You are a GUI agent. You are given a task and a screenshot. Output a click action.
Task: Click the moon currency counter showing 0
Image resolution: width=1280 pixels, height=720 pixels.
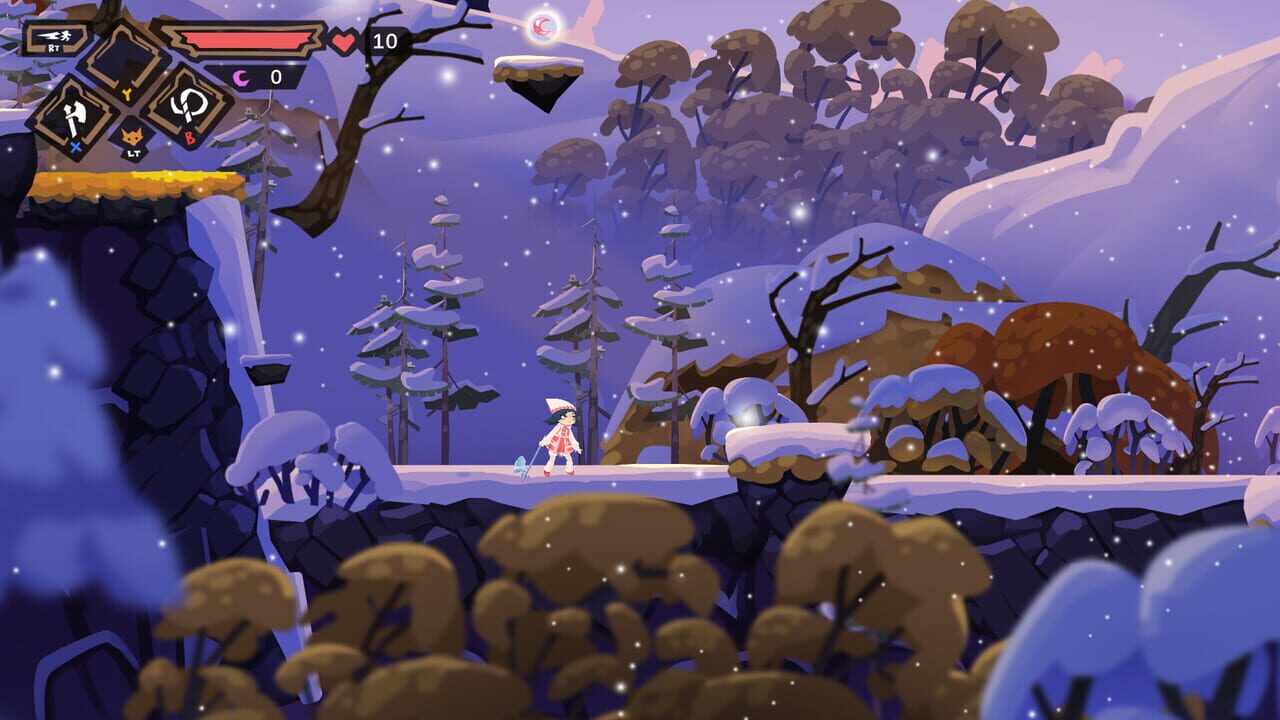tap(275, 76)
